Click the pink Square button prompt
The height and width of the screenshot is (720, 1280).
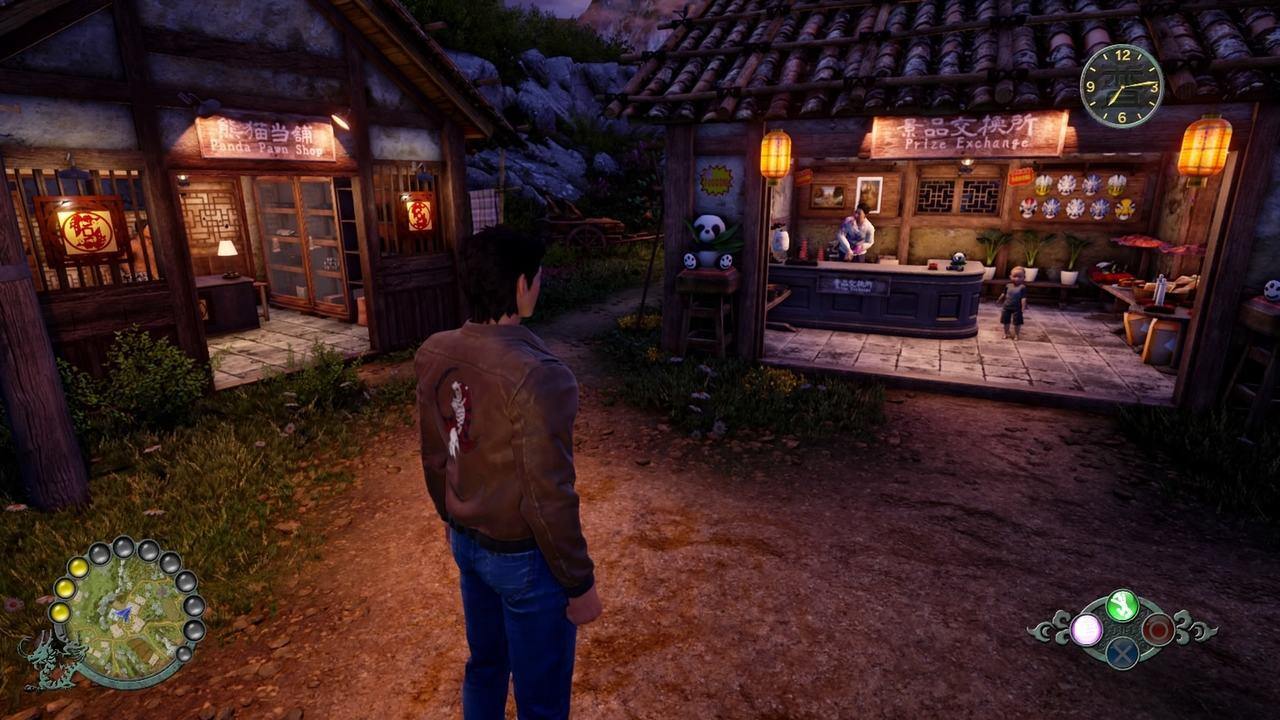1086,629
